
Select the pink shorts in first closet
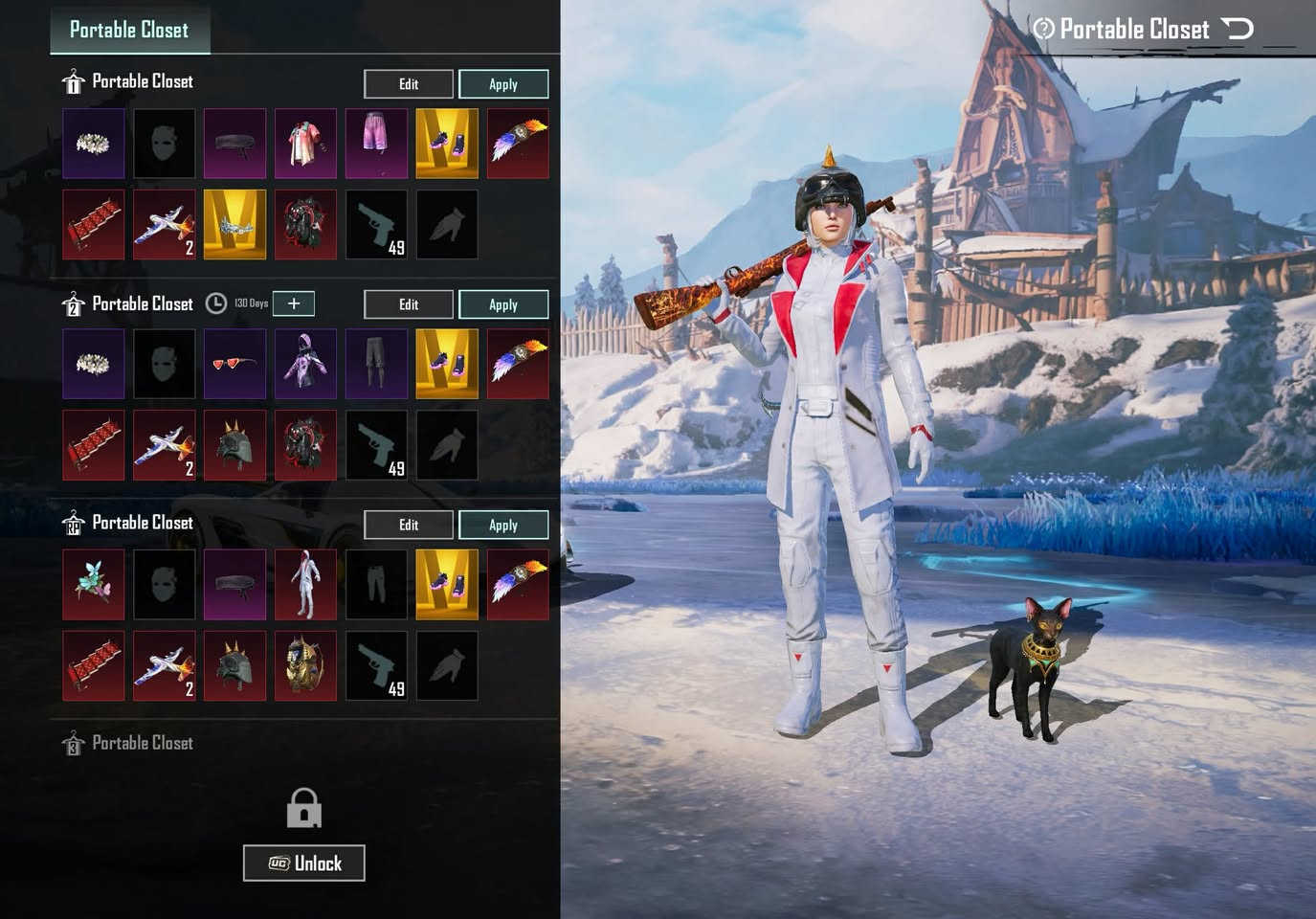tap(376, 144)
